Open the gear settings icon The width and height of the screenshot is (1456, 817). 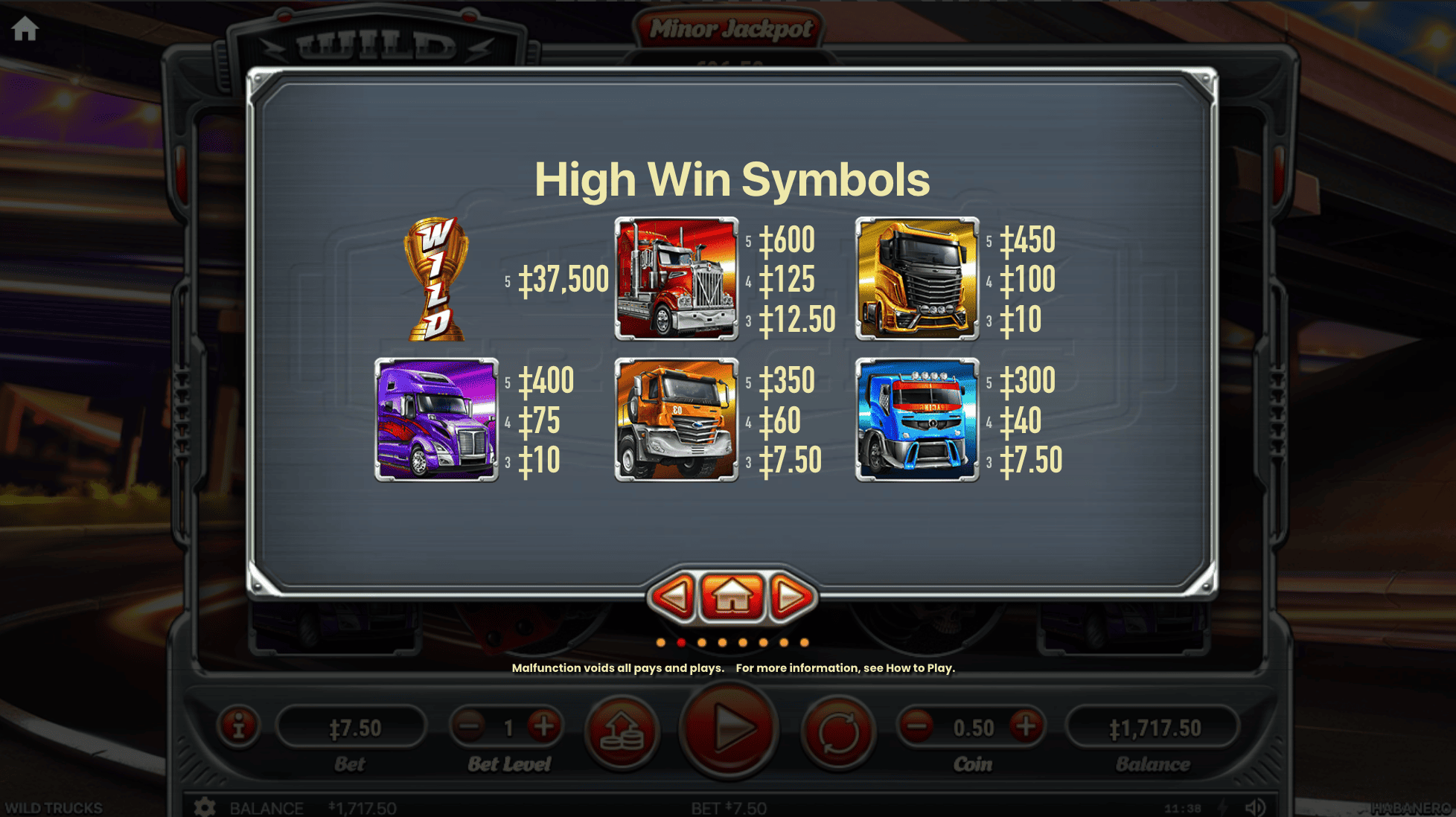click(205, 807)
